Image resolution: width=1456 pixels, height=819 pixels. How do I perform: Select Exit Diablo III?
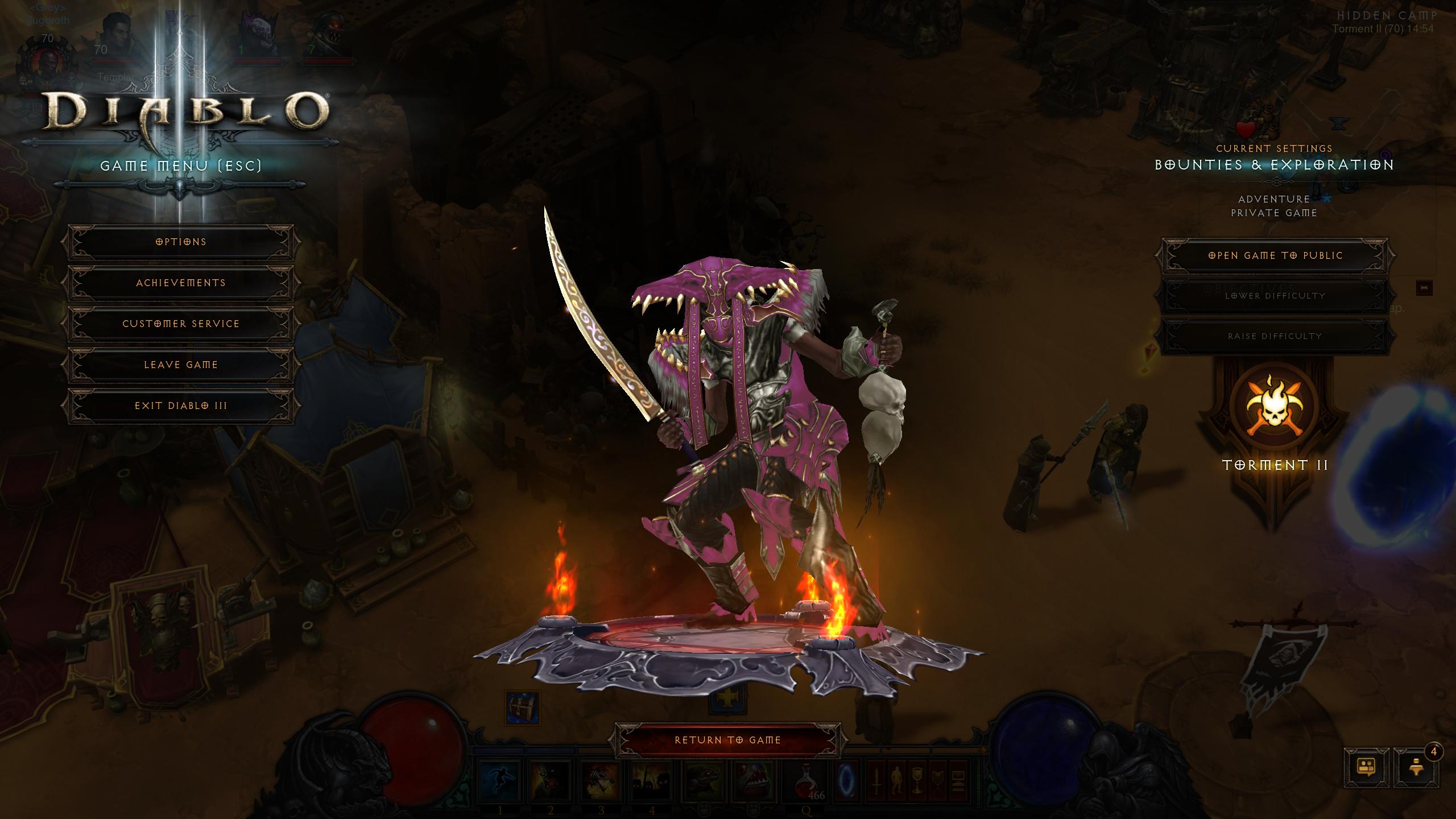[x=181, y=406]
